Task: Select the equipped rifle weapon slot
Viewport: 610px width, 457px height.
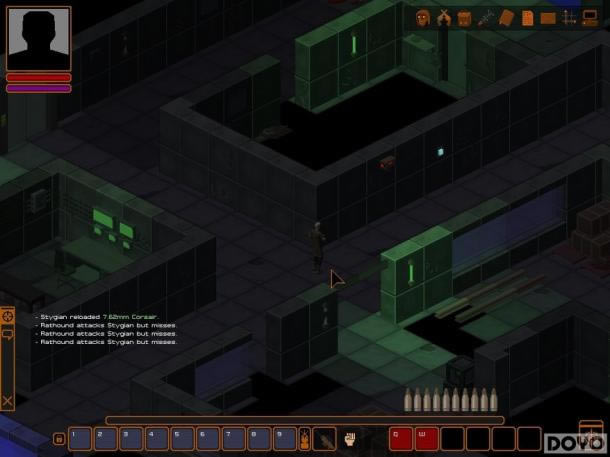Action: 325,438
